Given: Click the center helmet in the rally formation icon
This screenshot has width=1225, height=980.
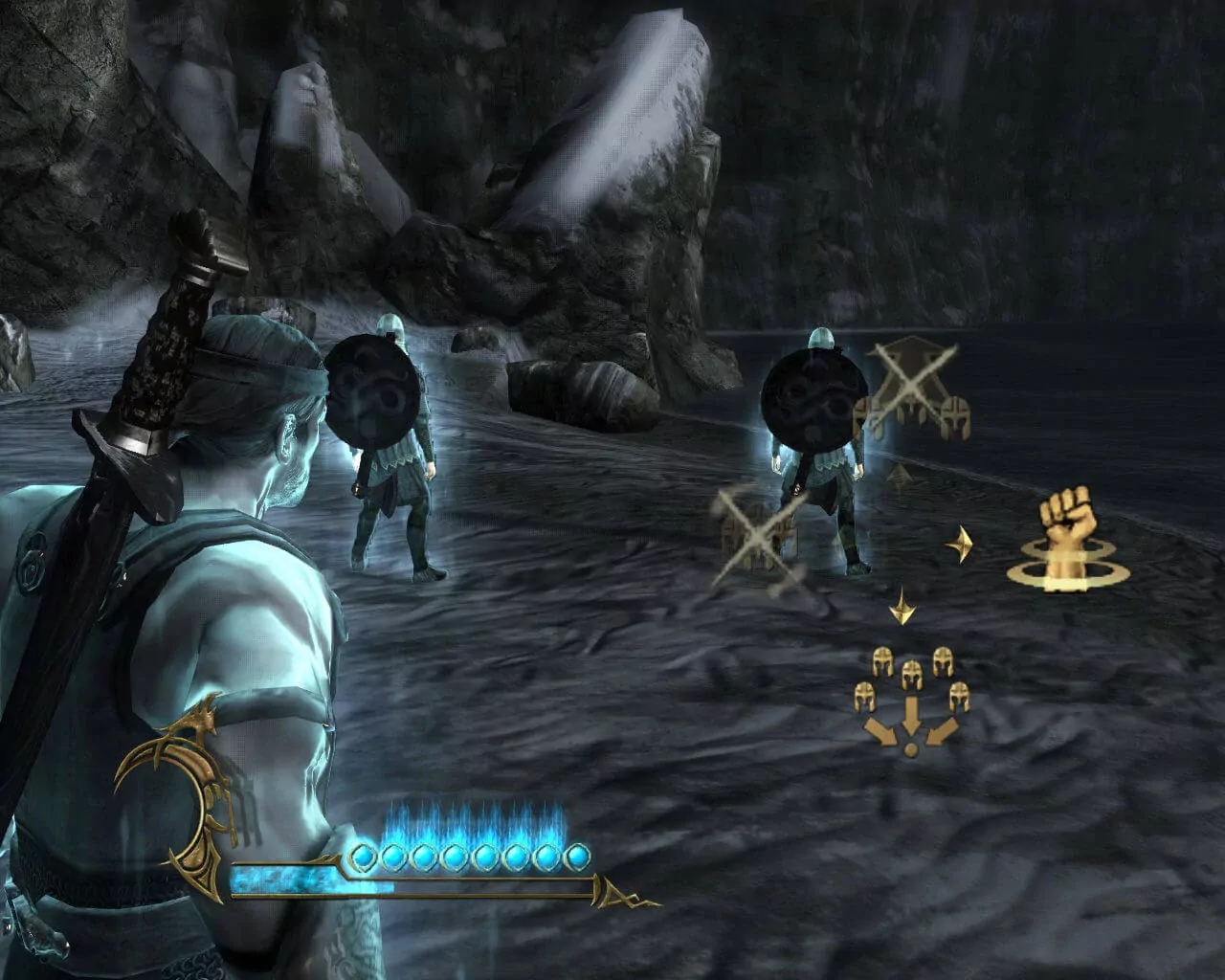Looking at the screenshot, I should click(x=912, y=673).
